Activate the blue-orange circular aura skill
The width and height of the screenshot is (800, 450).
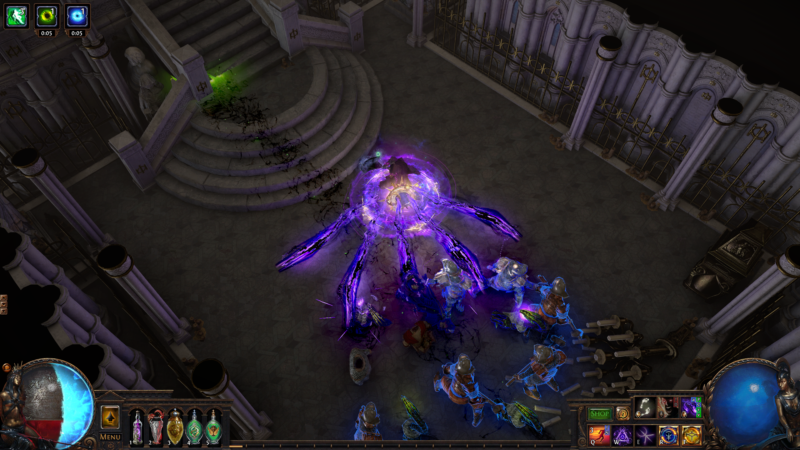667,435
